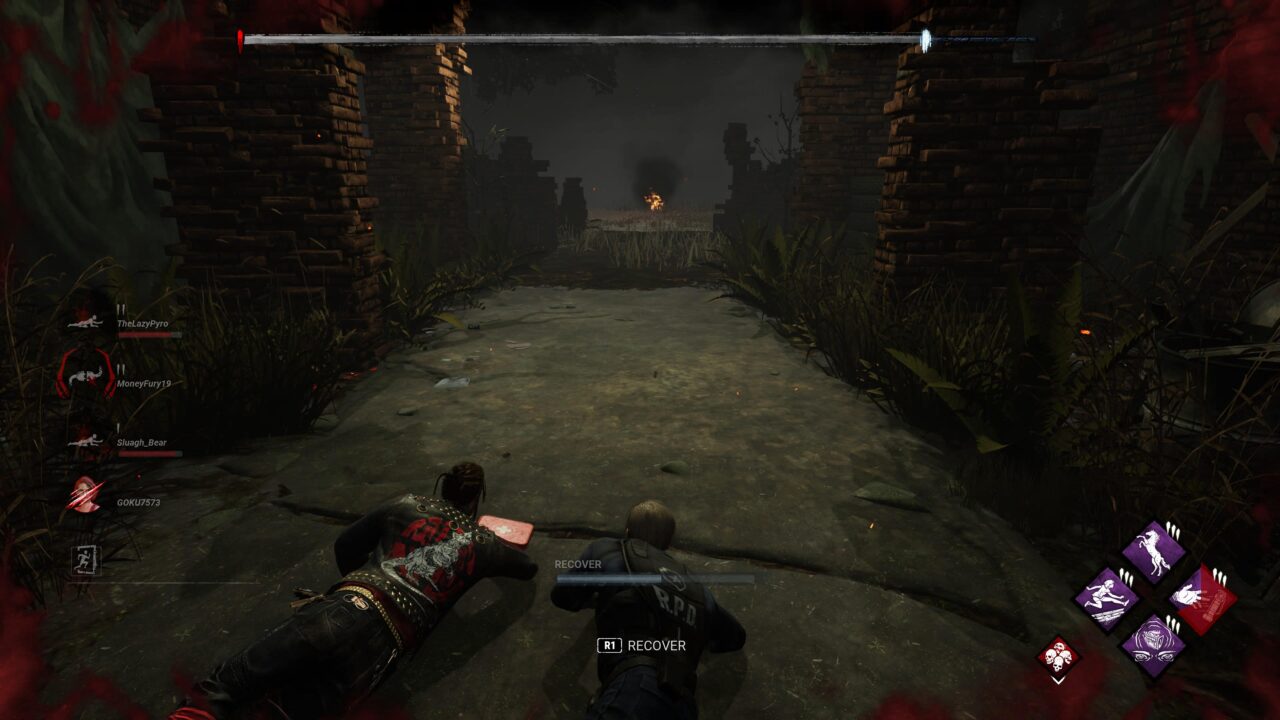Activate the runner vaulting perk icon
This screenshot has width=1280, height=720.
click(1106, 598)
